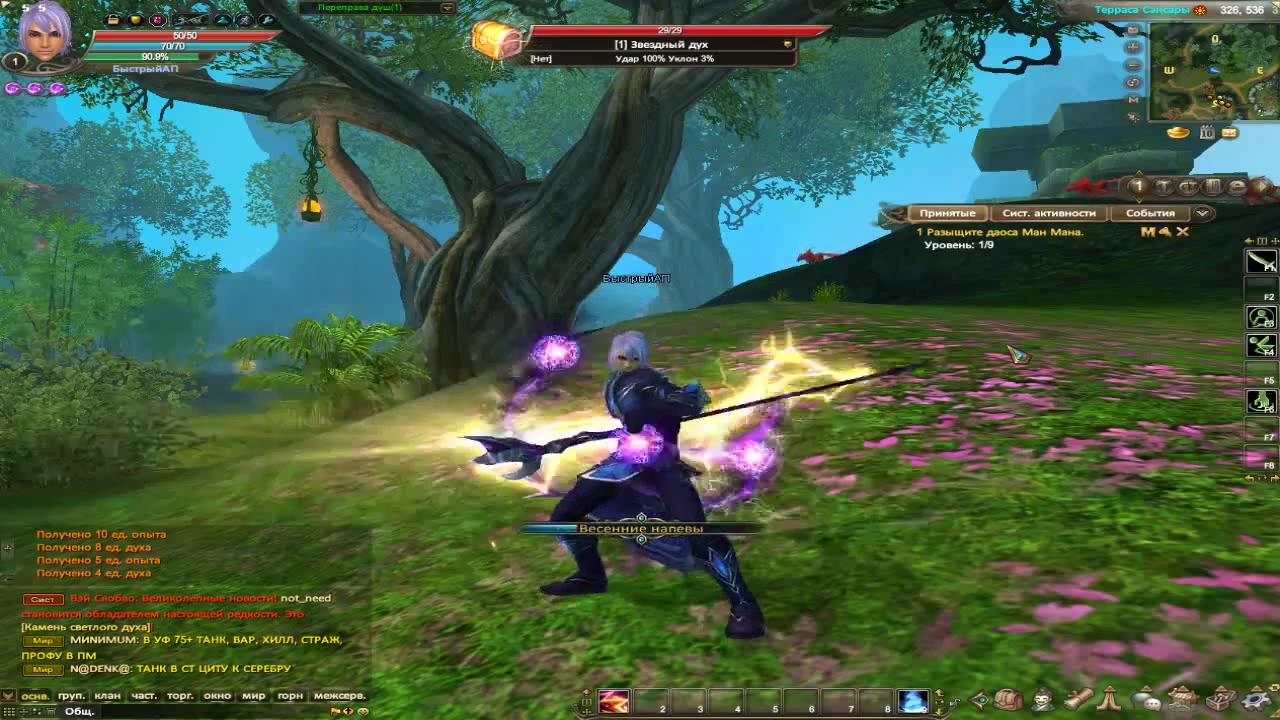The width and height of the screenshot is (1280, 720).
Task: Switch chat to the 'клан' channel tab
Action: click(x=107, y=695)
